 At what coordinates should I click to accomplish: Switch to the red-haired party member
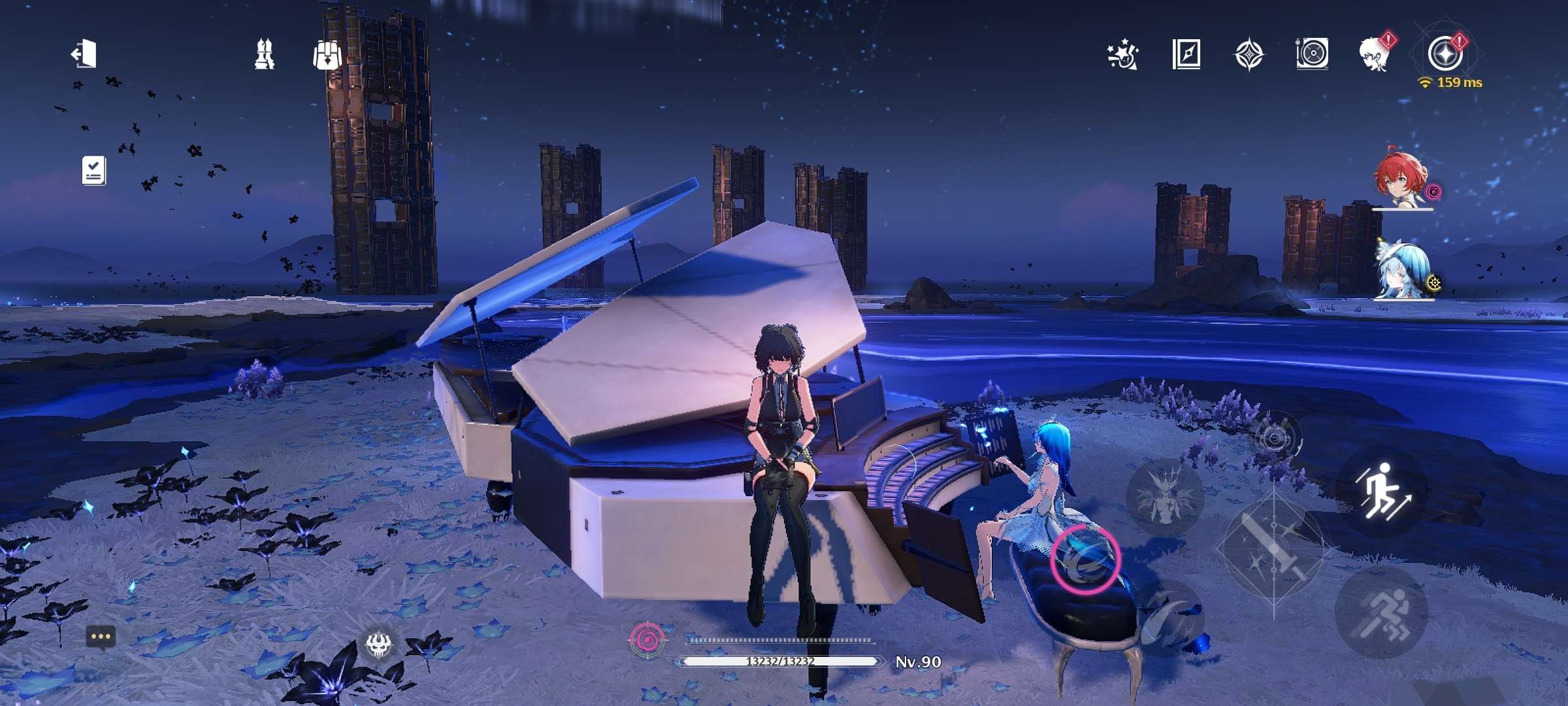1402,180
